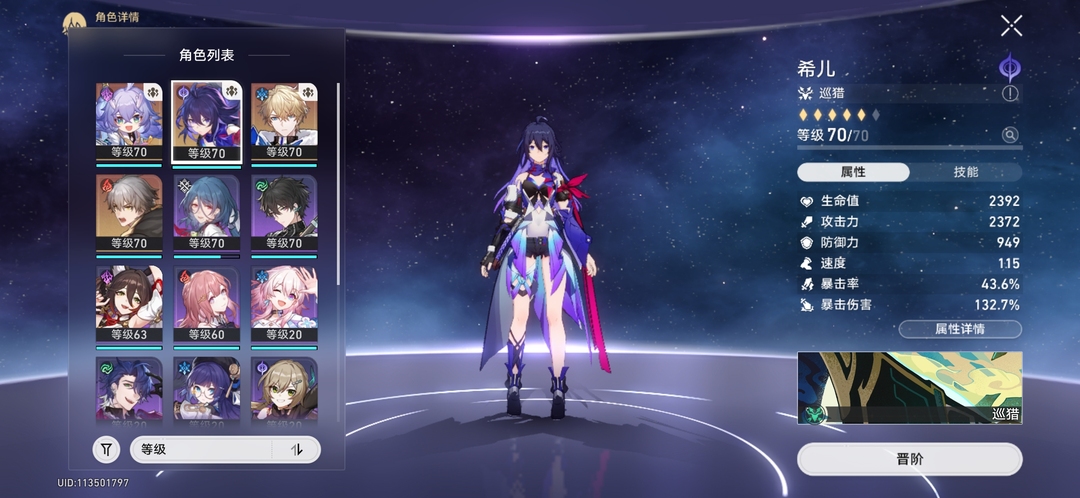Tap the purple quantum element icon
This screenshot has width=1080, height=498.
(1010, 67)
